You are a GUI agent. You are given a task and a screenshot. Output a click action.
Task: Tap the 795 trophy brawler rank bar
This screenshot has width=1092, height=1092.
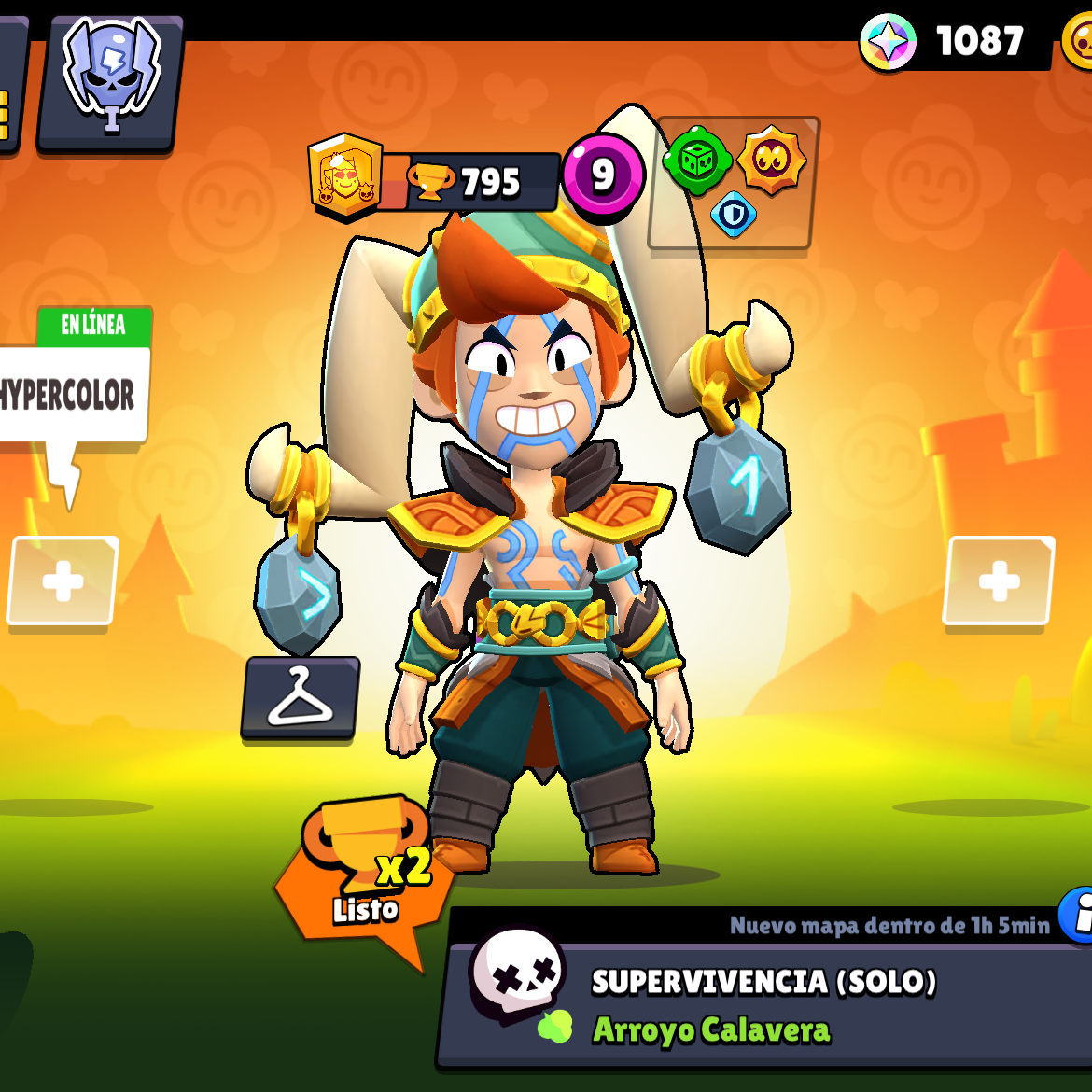pyautogui.click(x=467, y=182)
